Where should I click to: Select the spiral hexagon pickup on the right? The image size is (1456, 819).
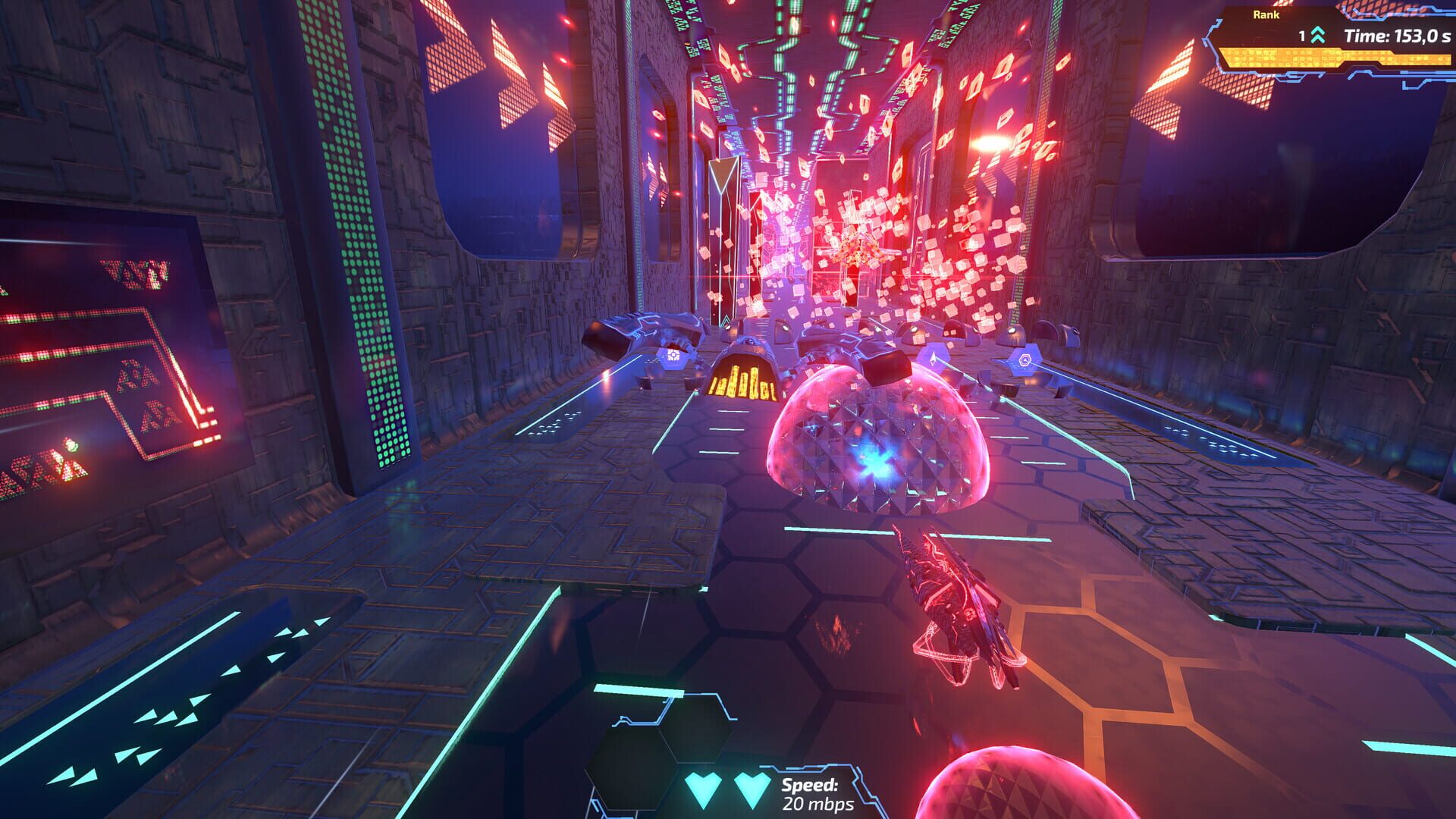[1025, 359]
